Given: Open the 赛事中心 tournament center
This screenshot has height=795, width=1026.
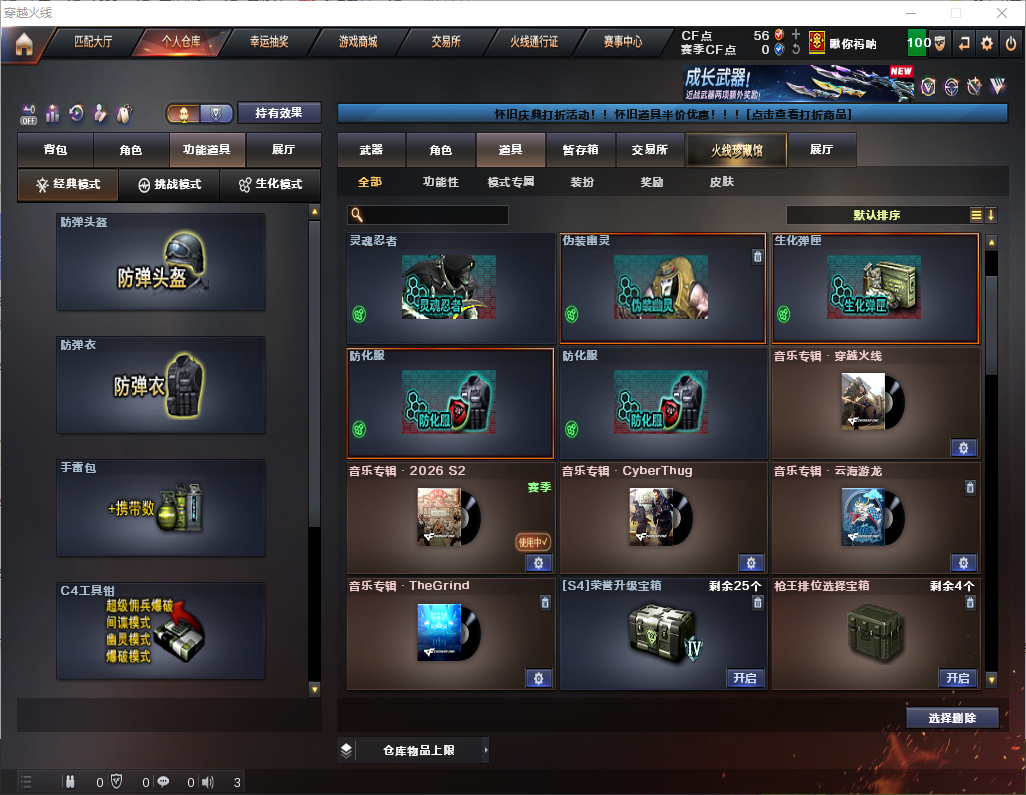Looking at the screenshot, I should [622, 43].
